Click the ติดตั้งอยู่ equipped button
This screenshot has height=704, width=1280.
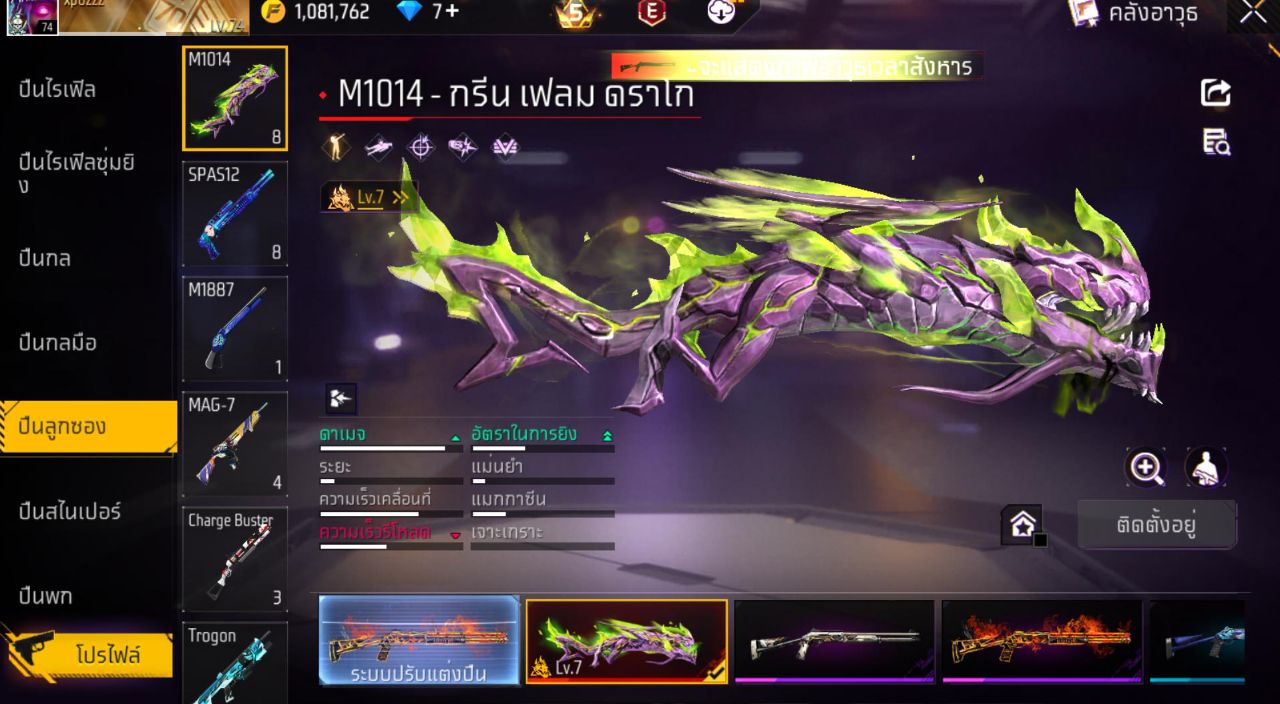[1156, 525]
